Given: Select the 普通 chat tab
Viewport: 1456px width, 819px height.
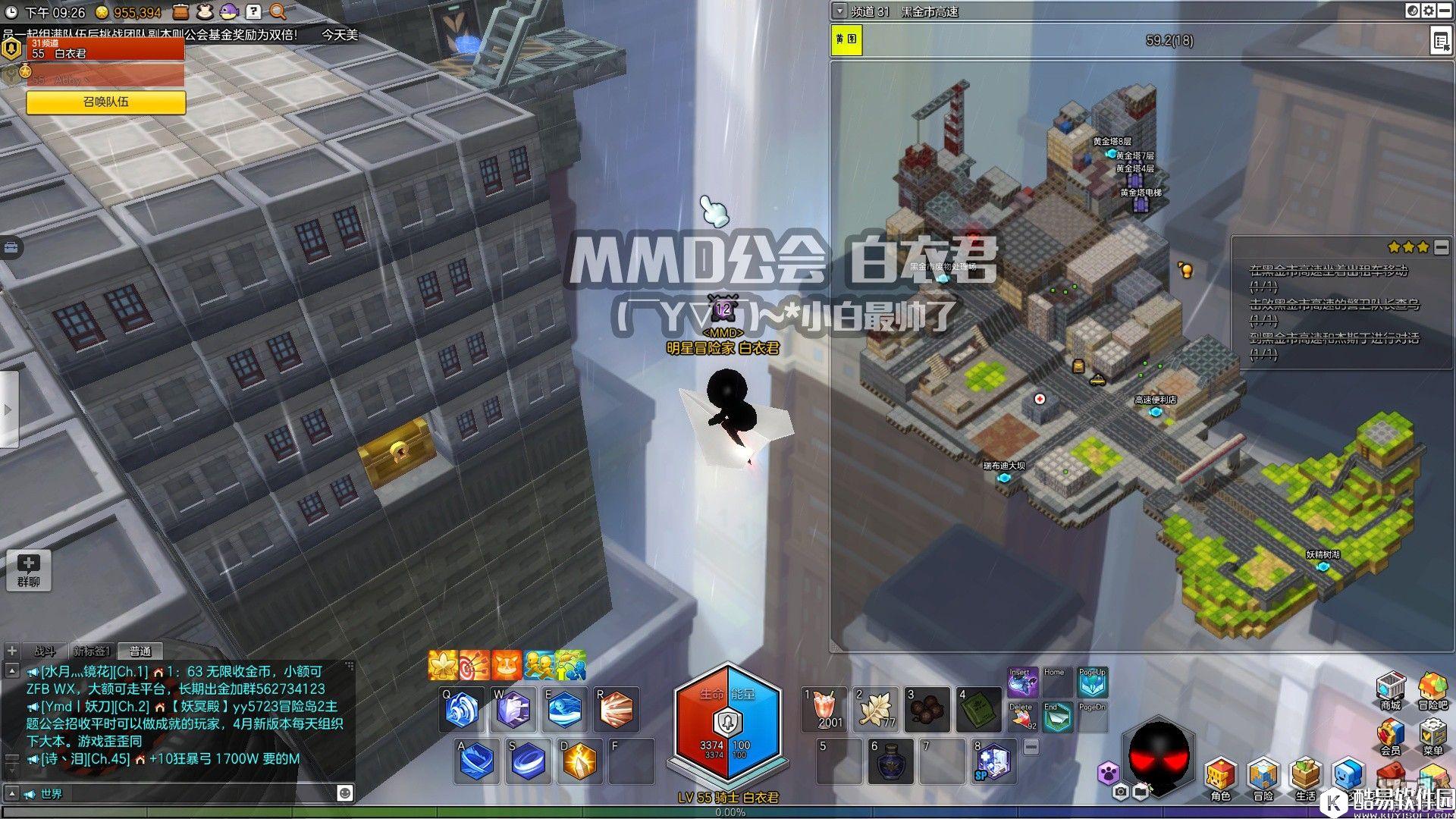Looking at the screenshot, I should coord(140,651).
